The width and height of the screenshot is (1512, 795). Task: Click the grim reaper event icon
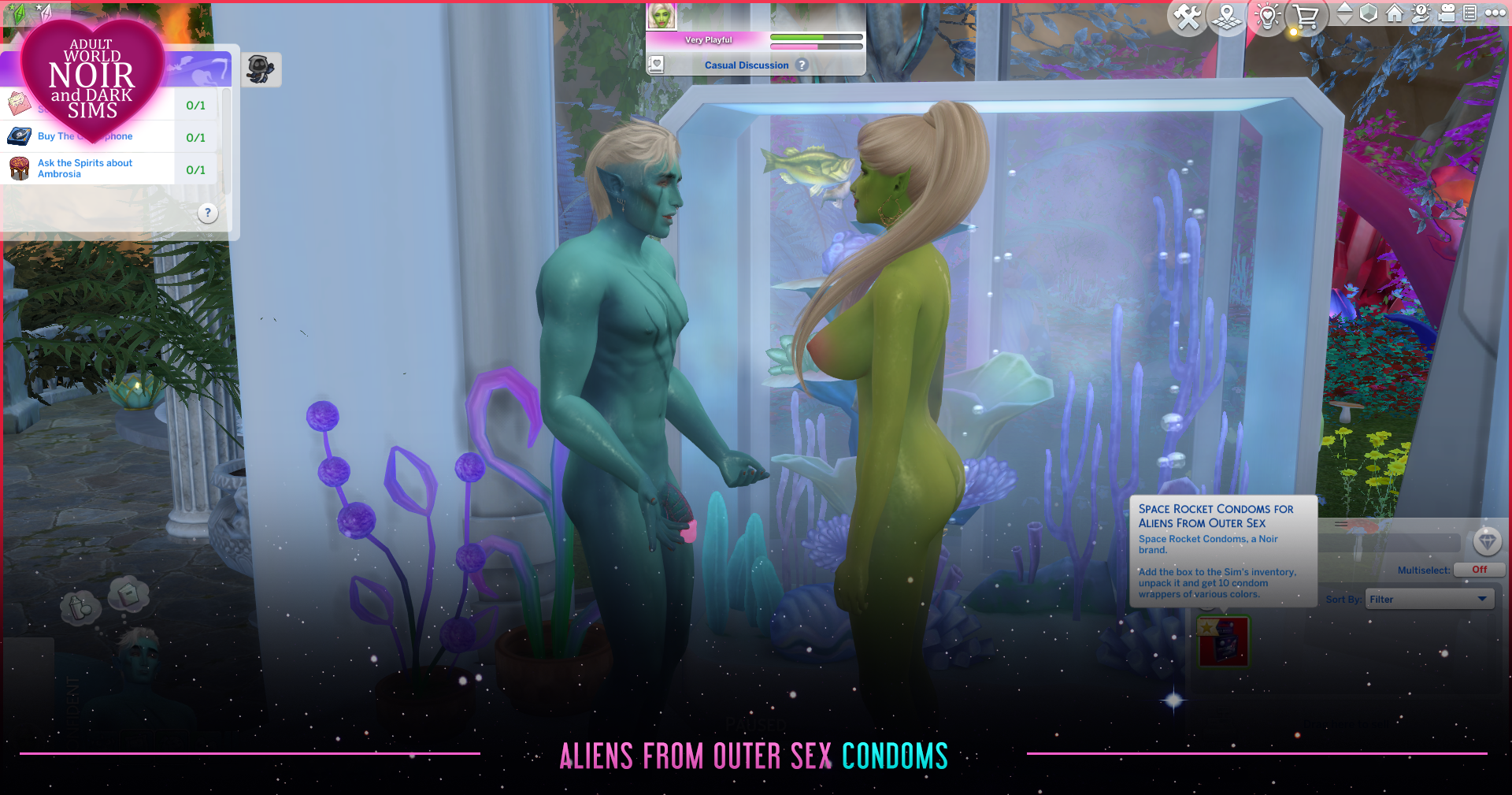(261, 70)
